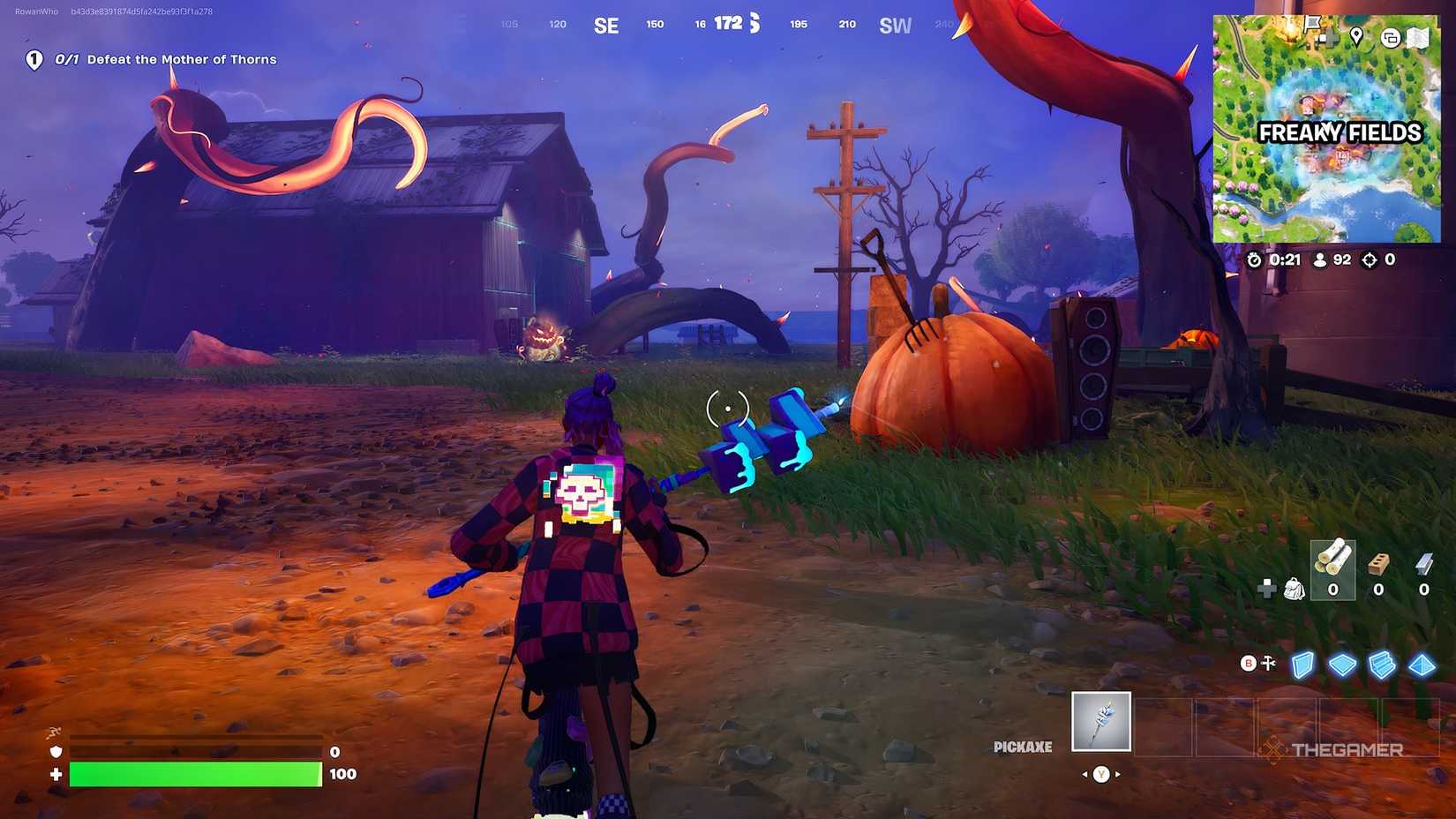
Task: Open the full map via the map icon
Action: coord(1418,37)
